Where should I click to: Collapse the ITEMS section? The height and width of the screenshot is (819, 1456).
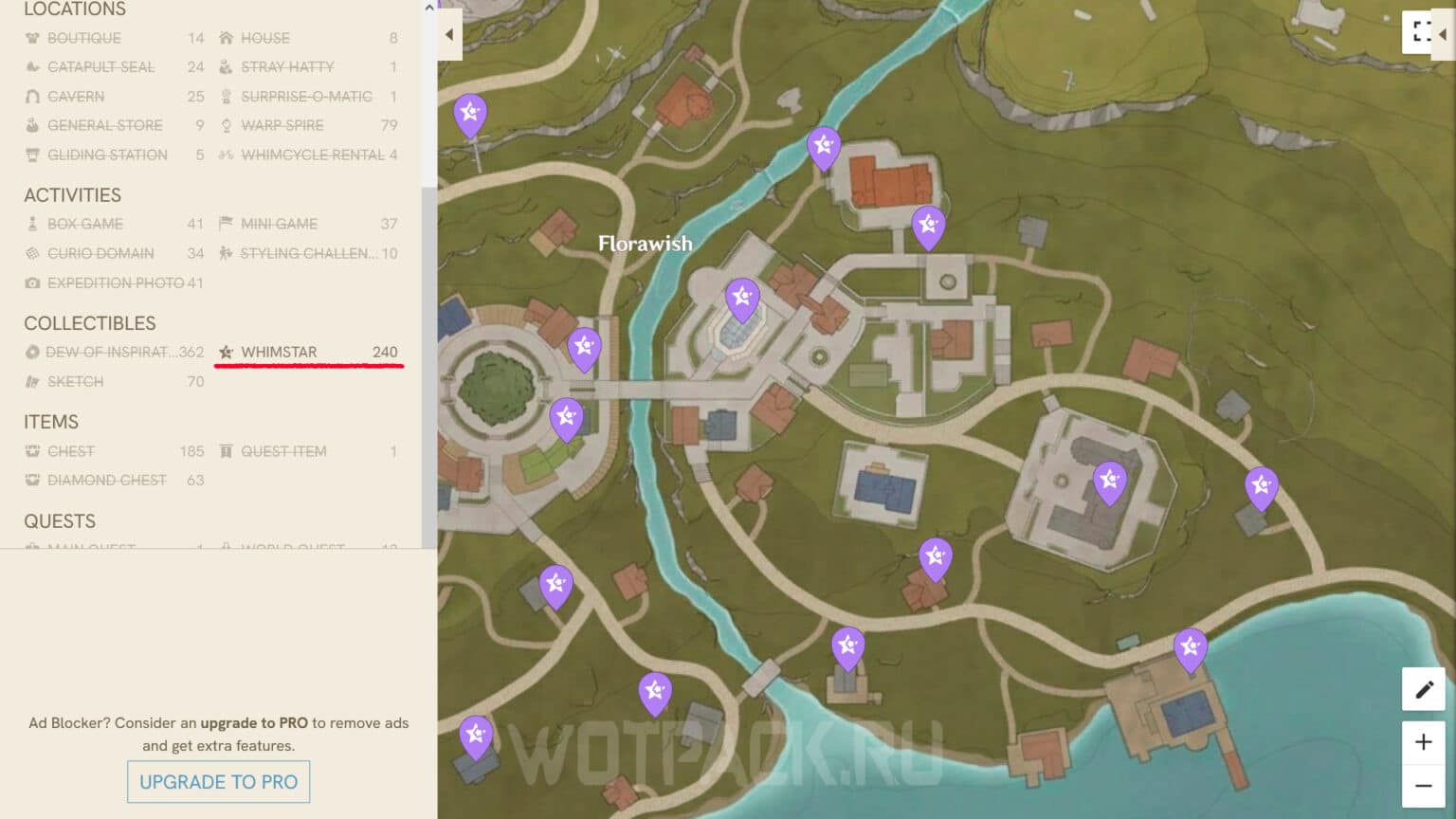(x=50, y=422)
